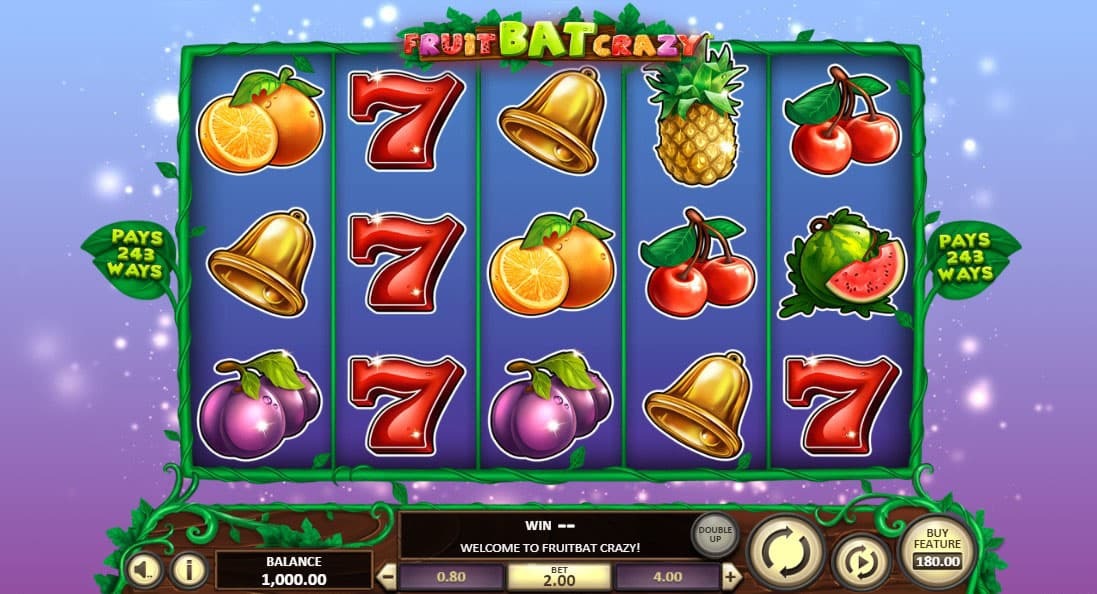Decrease the bet with the minus button
The image size is (1097, 594).
pyautogui.click(x=388, y=577)
